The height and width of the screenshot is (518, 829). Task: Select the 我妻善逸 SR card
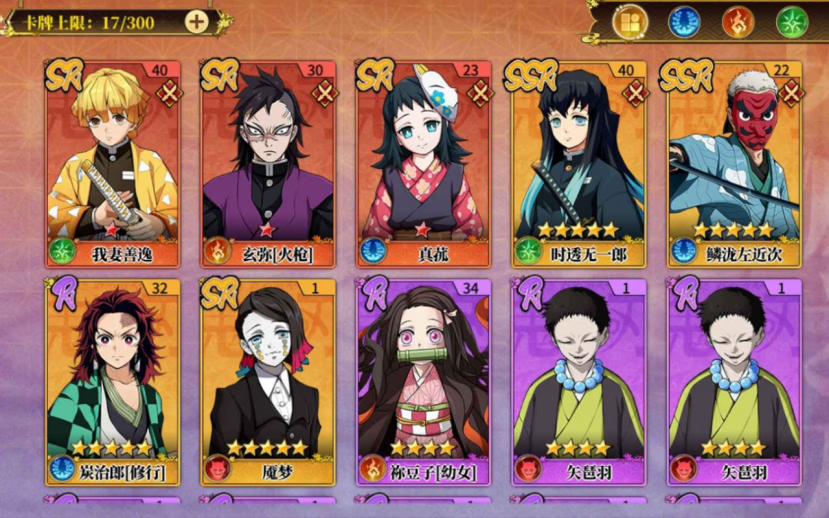[x=112, y=164]
